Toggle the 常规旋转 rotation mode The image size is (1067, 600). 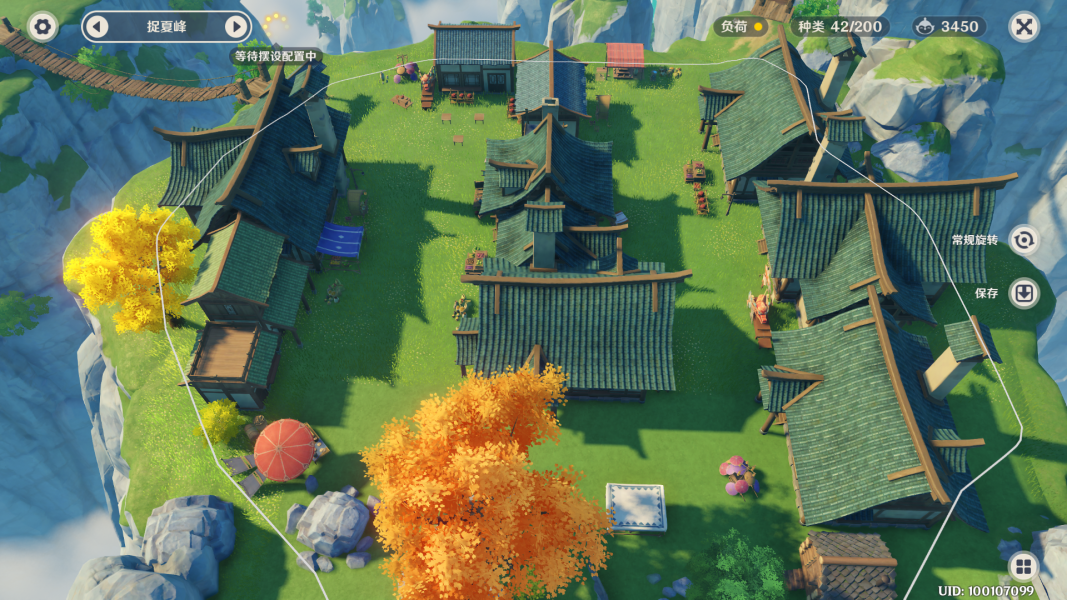click(x=1023, y=240)
